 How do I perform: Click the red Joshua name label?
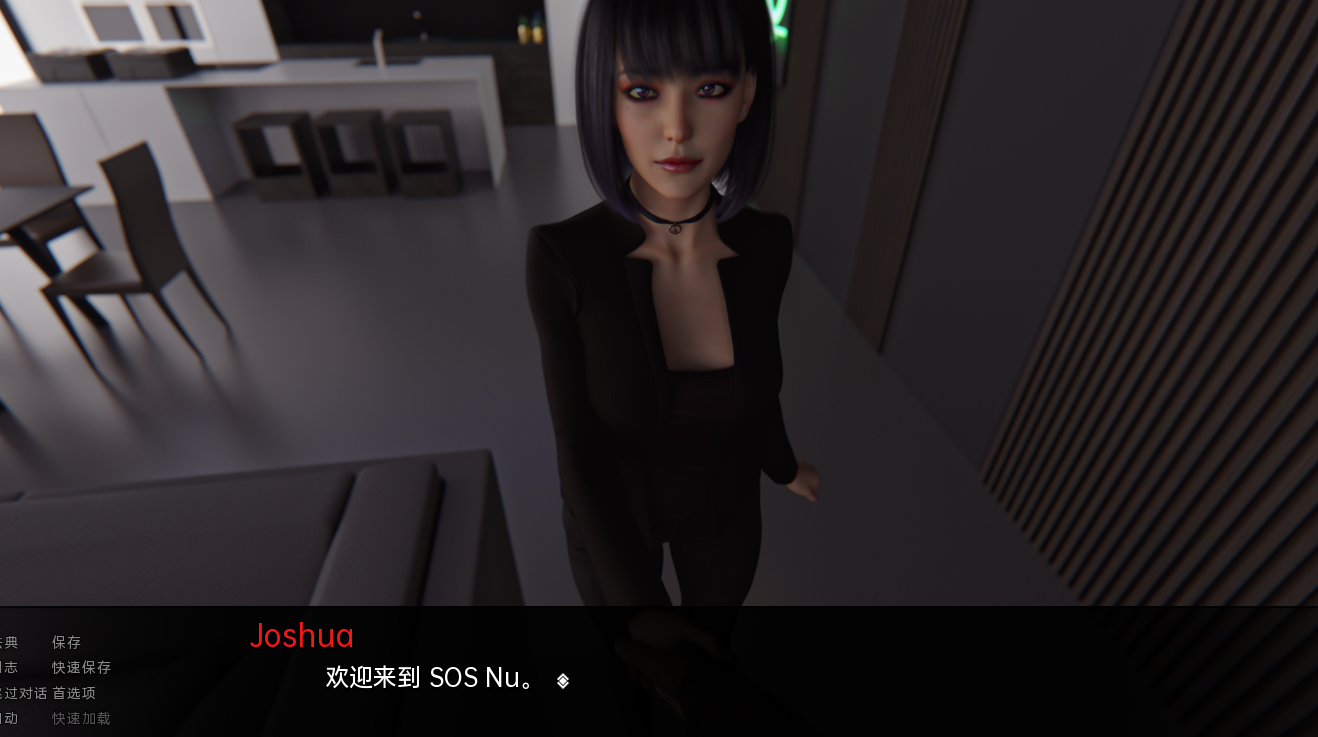pos(302,636)
